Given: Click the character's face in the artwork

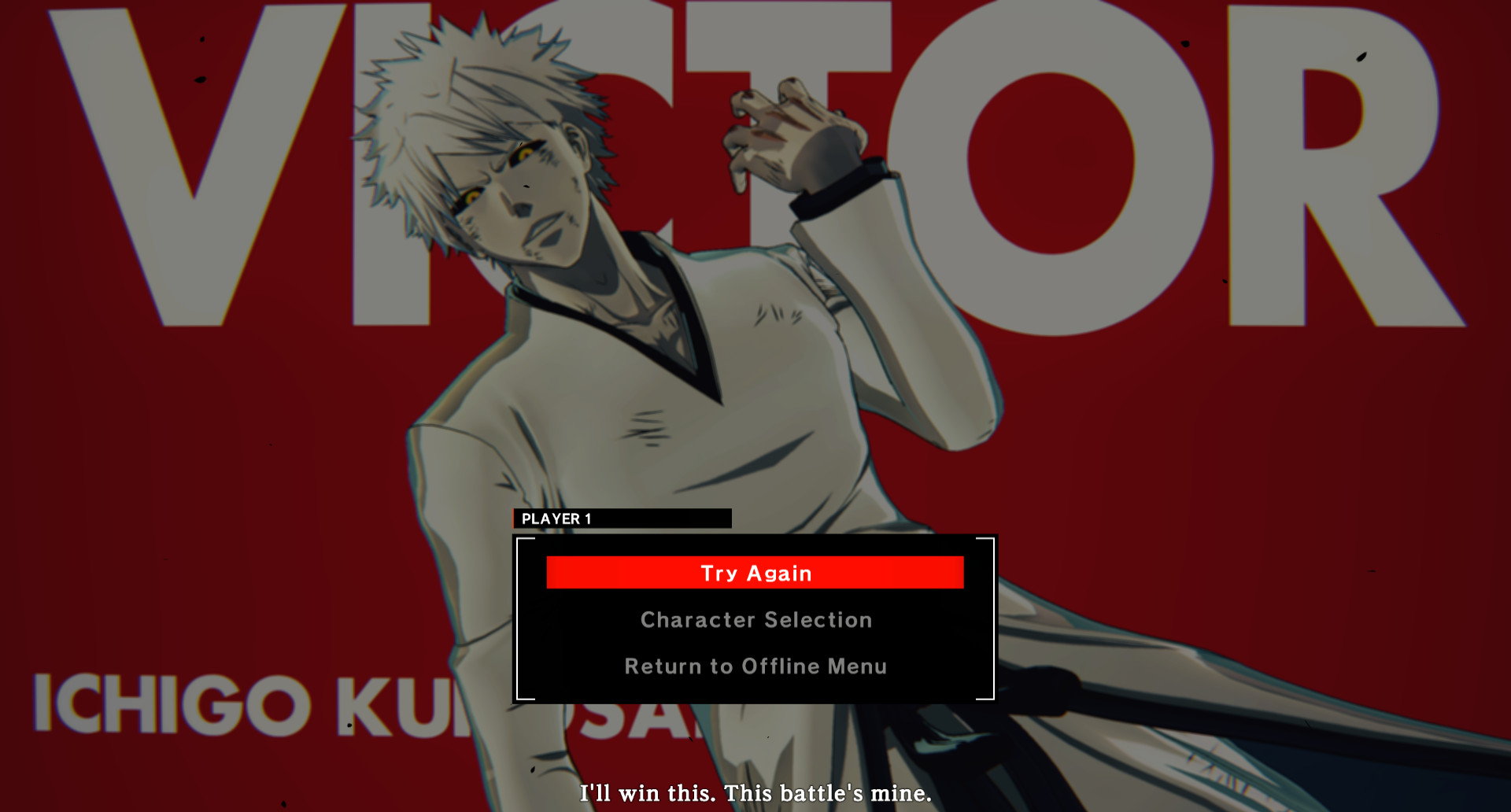Looking at the screenshot, I should [x=512, y=189].
